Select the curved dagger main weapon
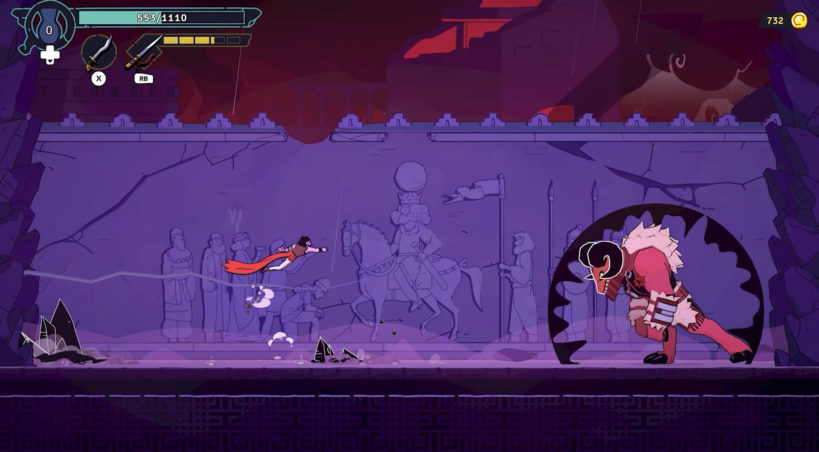 tap(98, 52)
